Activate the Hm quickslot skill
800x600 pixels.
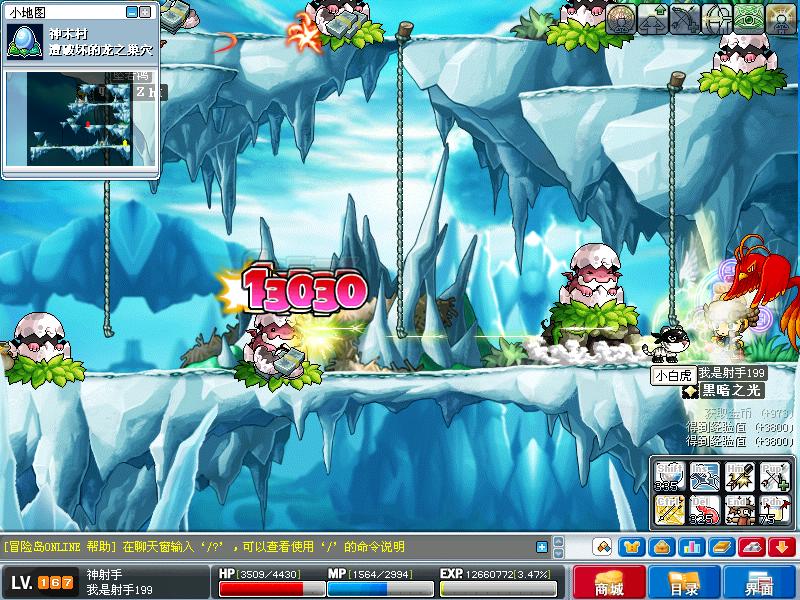[x=739, y=477]
